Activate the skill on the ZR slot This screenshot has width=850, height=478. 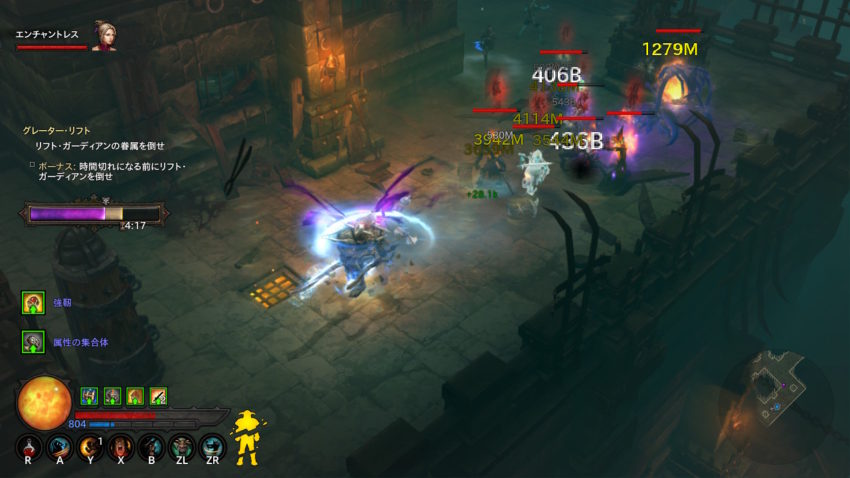(211, 447)
